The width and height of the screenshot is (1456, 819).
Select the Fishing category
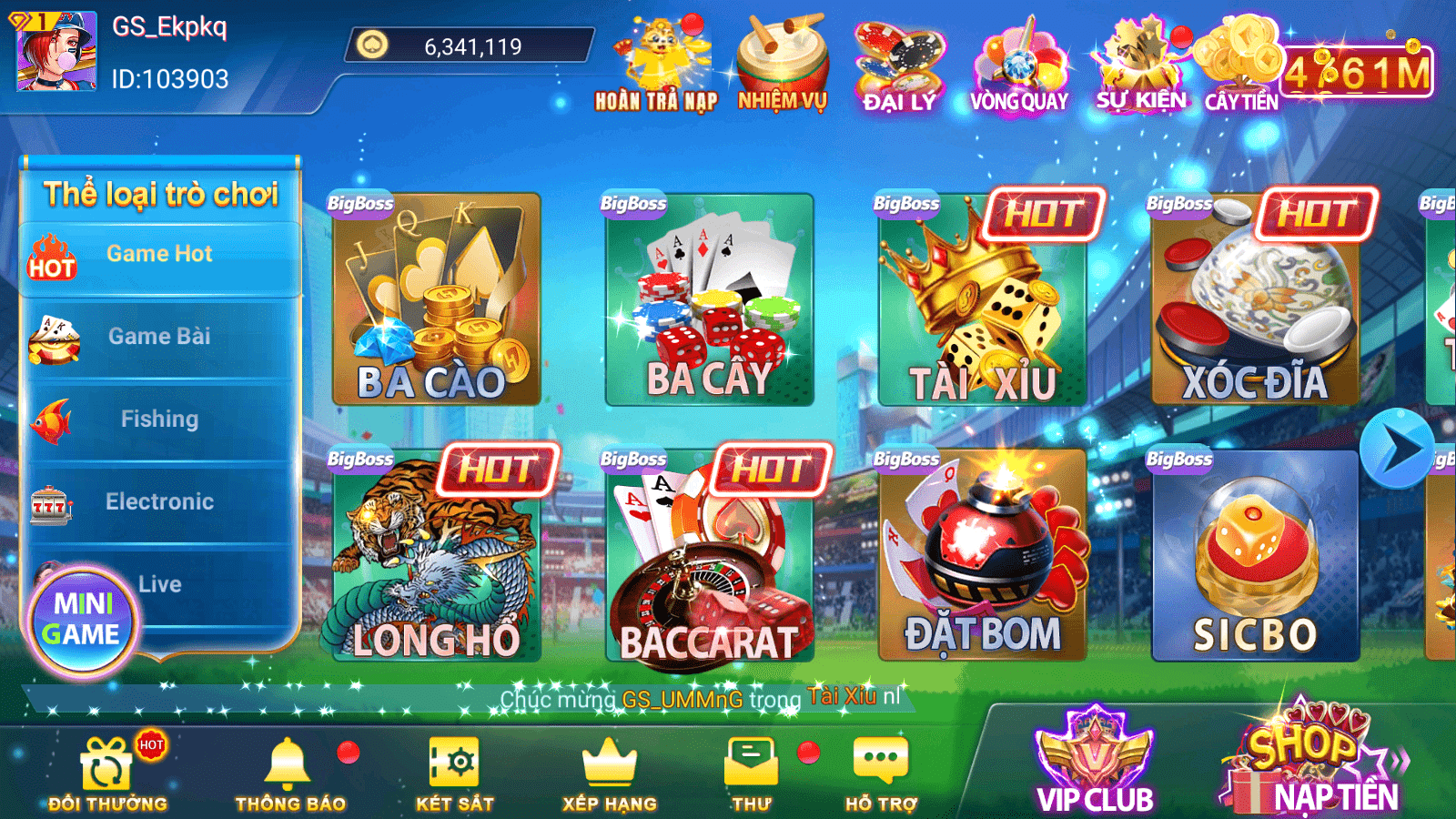[159, 420]
